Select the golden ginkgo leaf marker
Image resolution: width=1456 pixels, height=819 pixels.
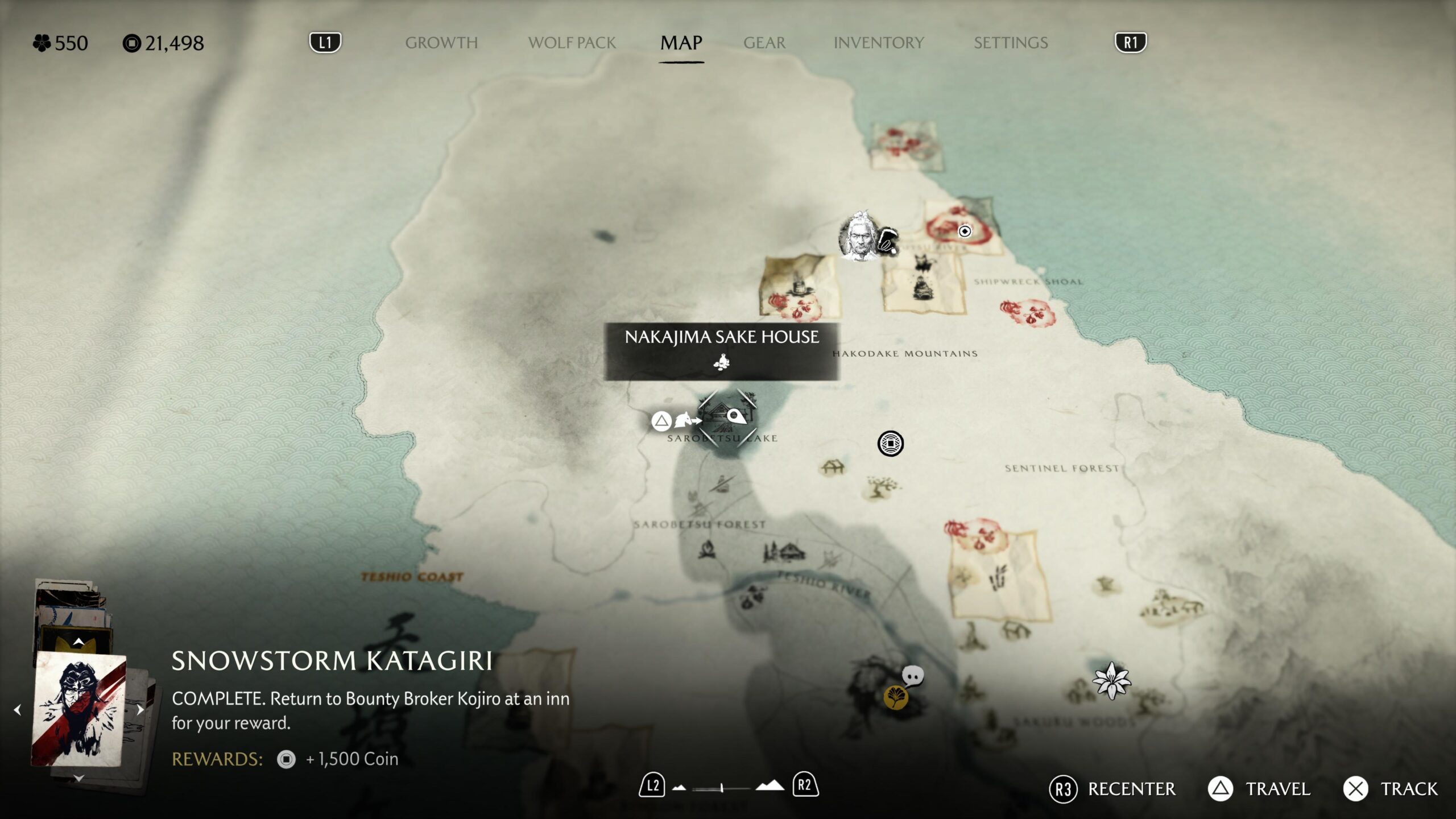pos(895,697)
